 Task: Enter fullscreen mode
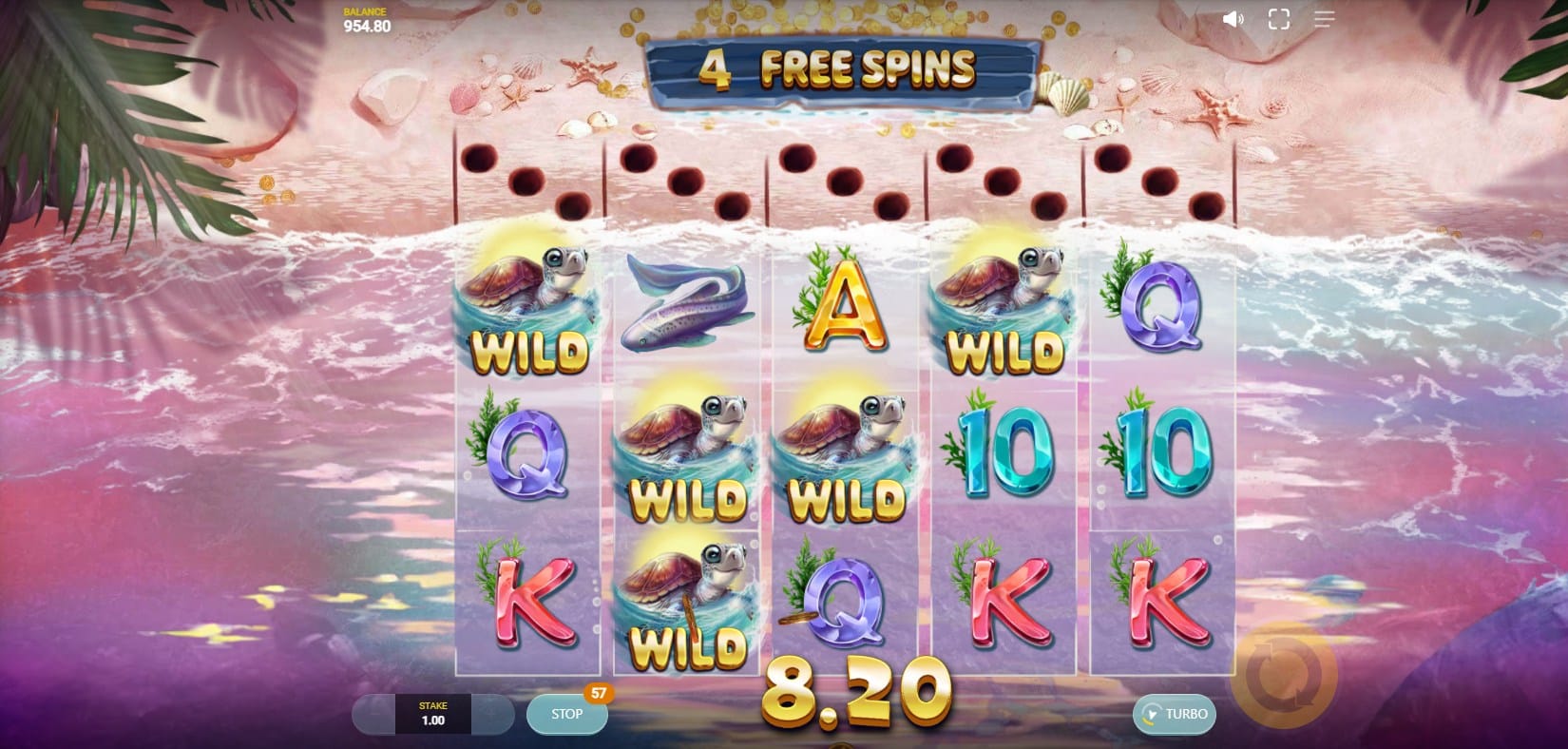pos(1278,19)
